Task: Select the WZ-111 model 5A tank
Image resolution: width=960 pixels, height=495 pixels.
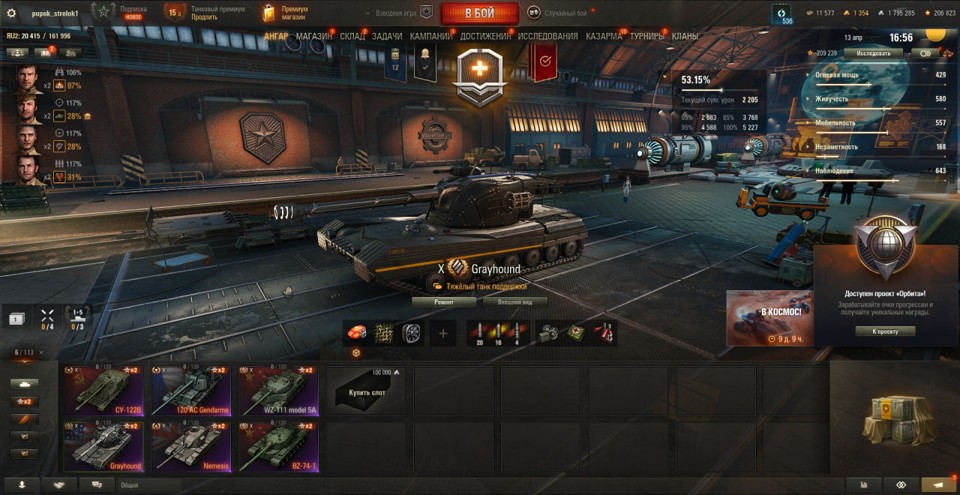Action: [278, 389]
